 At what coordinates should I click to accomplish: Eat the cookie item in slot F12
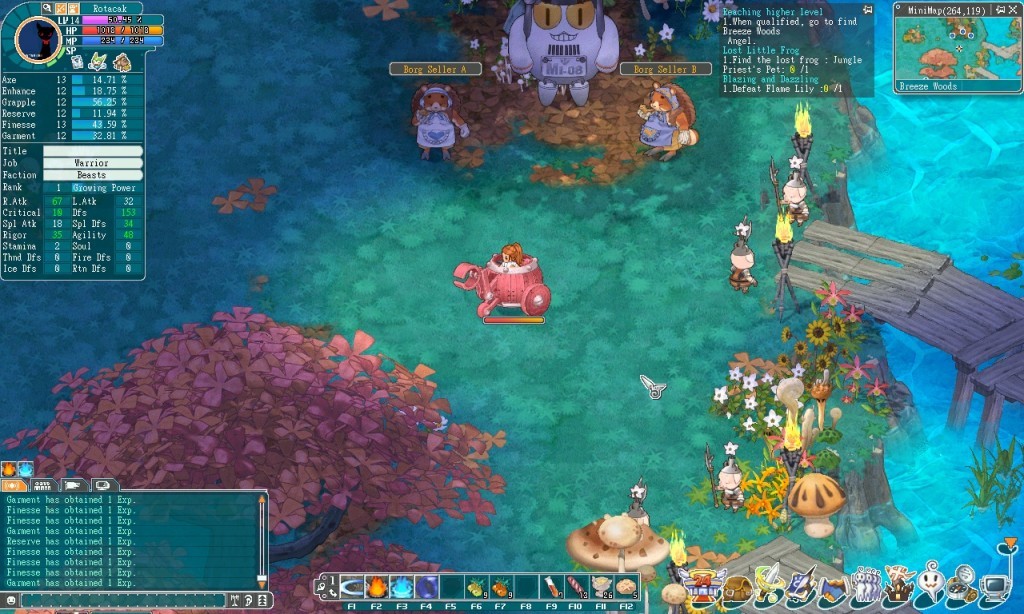[626, 587]
